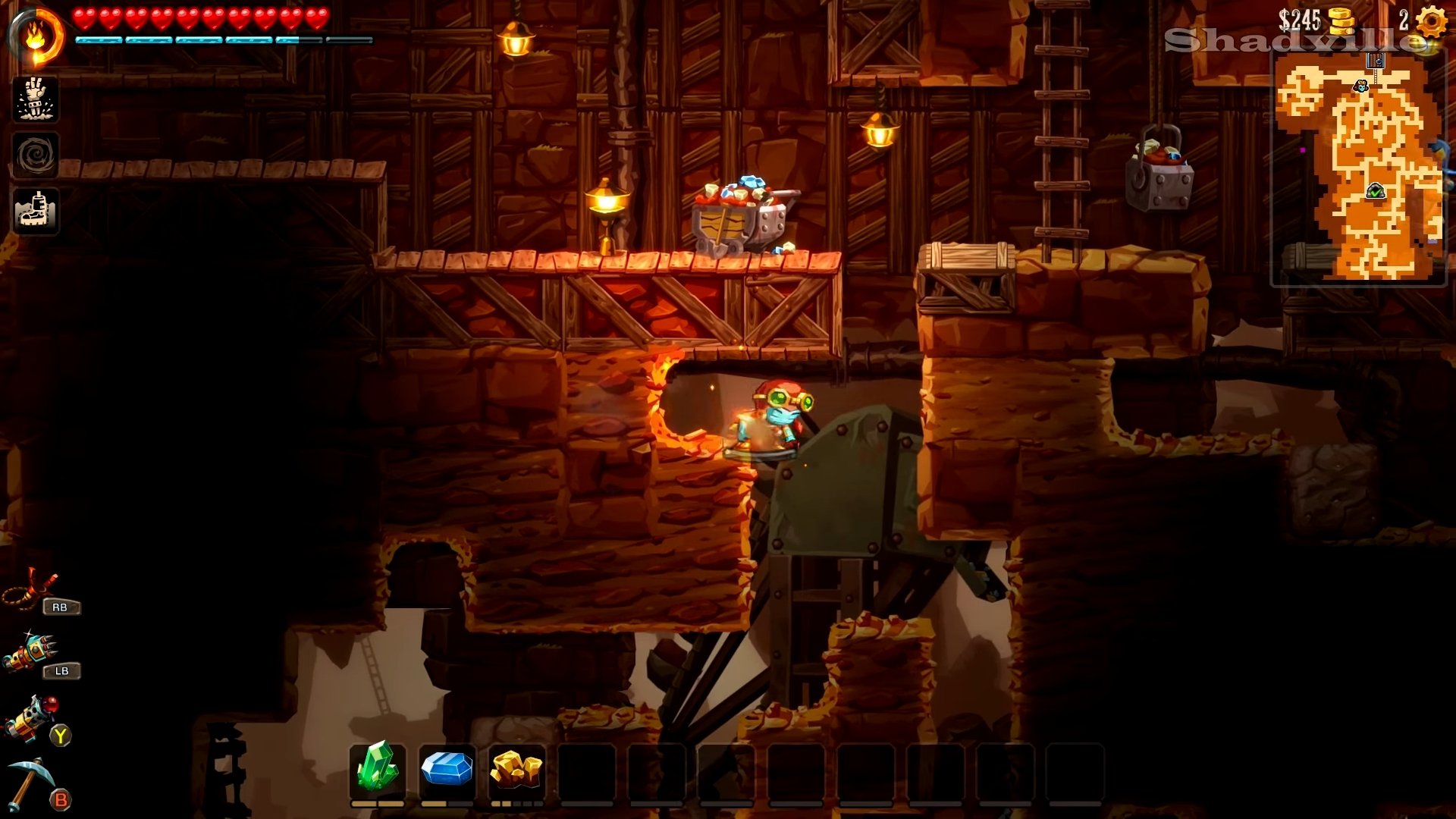The width and height of the screenshot is (1456, 819).
Task: Open the orange cog upgrade icon
Action: [x=1431, y=21]
